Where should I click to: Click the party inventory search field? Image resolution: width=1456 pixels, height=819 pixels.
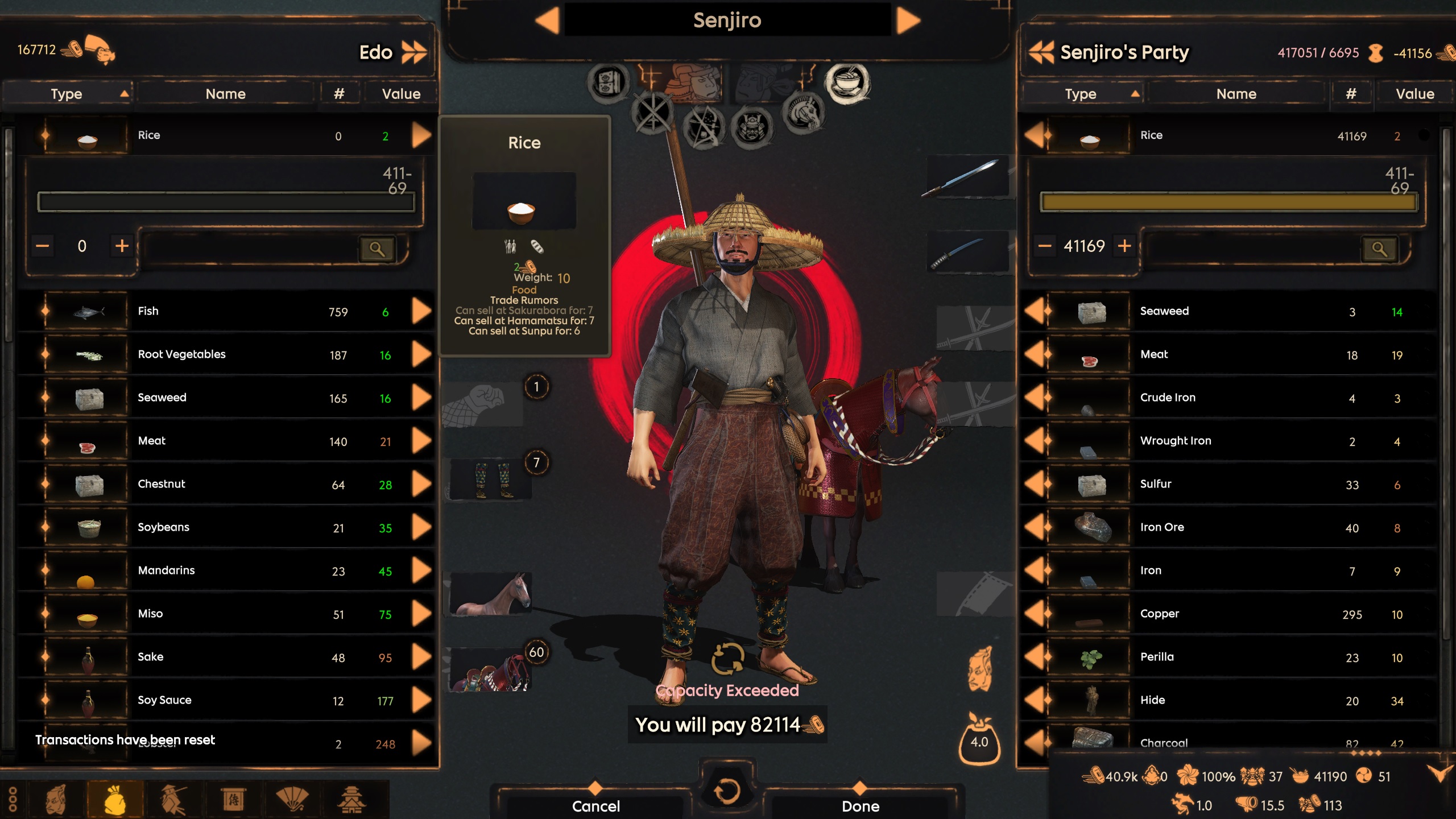click(x=1251, y=249)
